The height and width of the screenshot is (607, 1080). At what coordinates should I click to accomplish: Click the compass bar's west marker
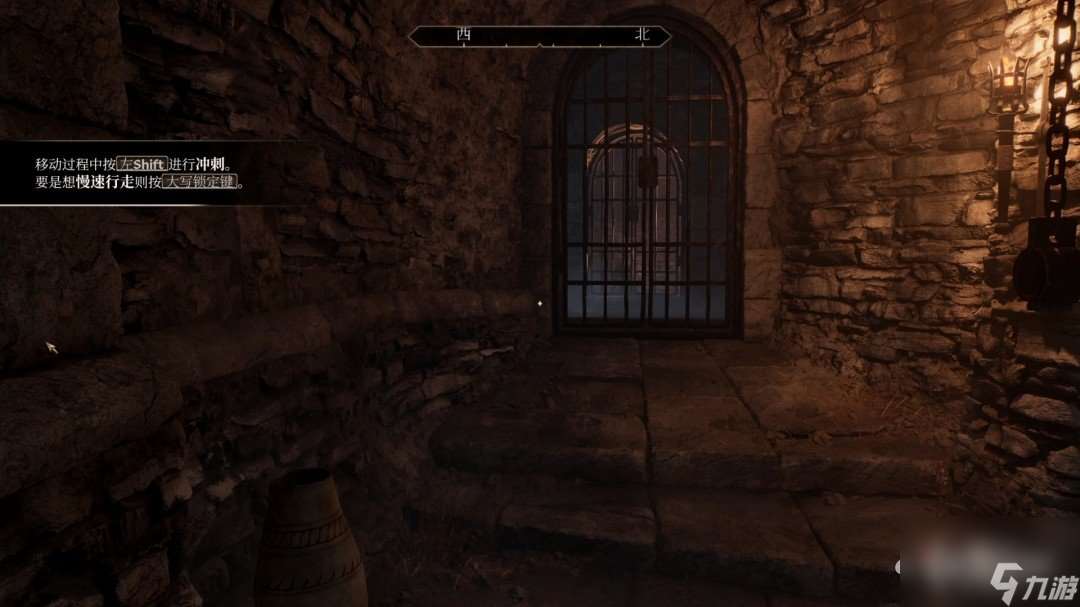click(x=463, y=34)
